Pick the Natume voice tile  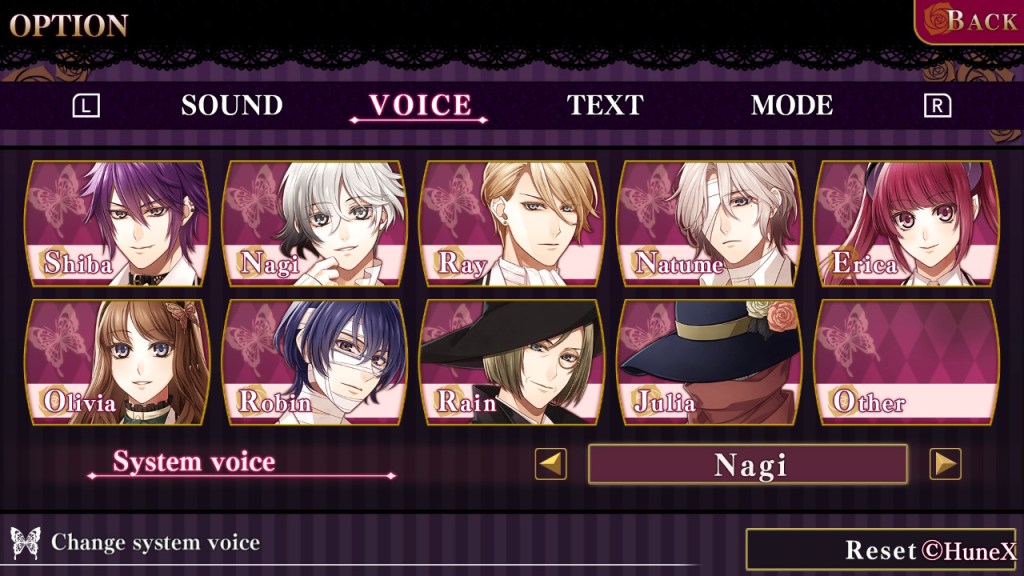(710, 224)
